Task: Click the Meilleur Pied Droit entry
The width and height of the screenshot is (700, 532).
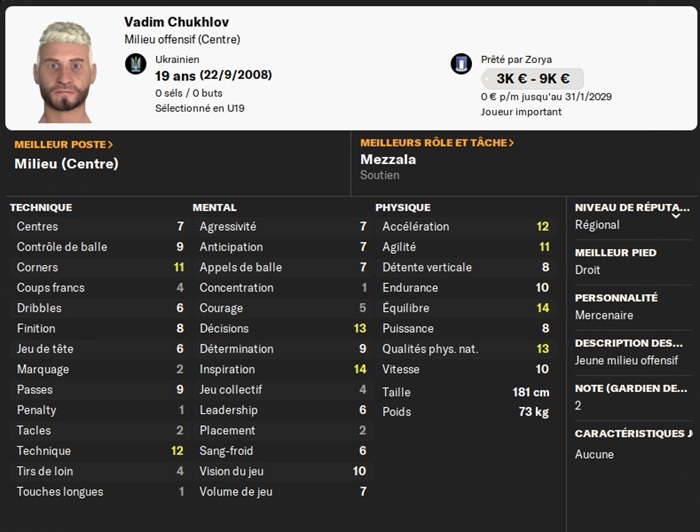Action: (590, 270)
